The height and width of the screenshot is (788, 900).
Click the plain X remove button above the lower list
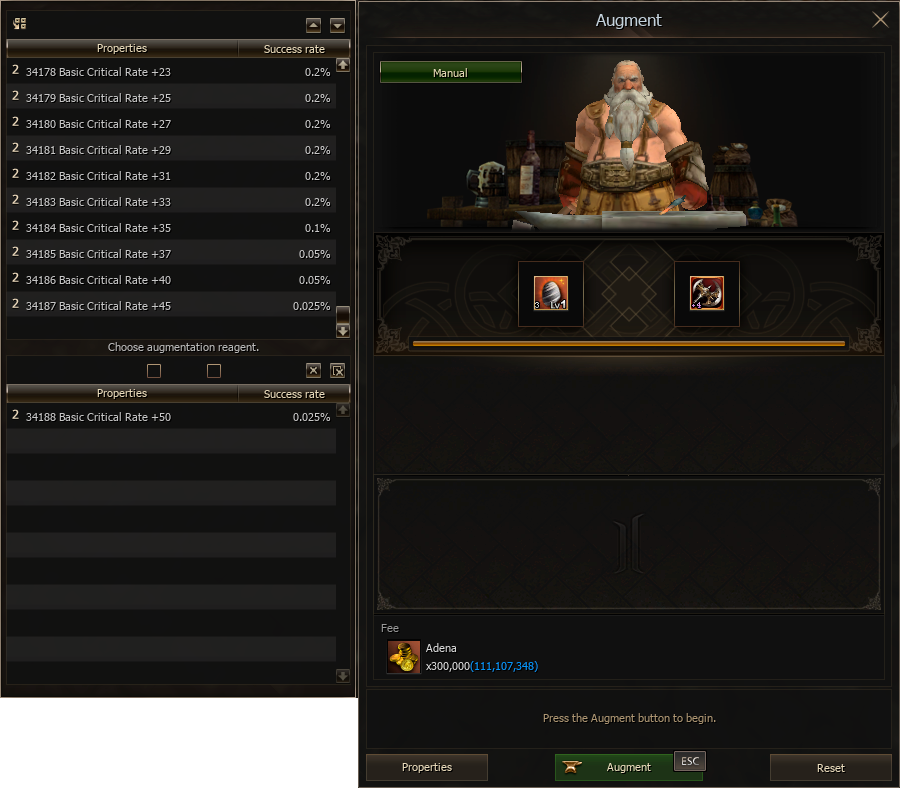(x=314, y=371)
